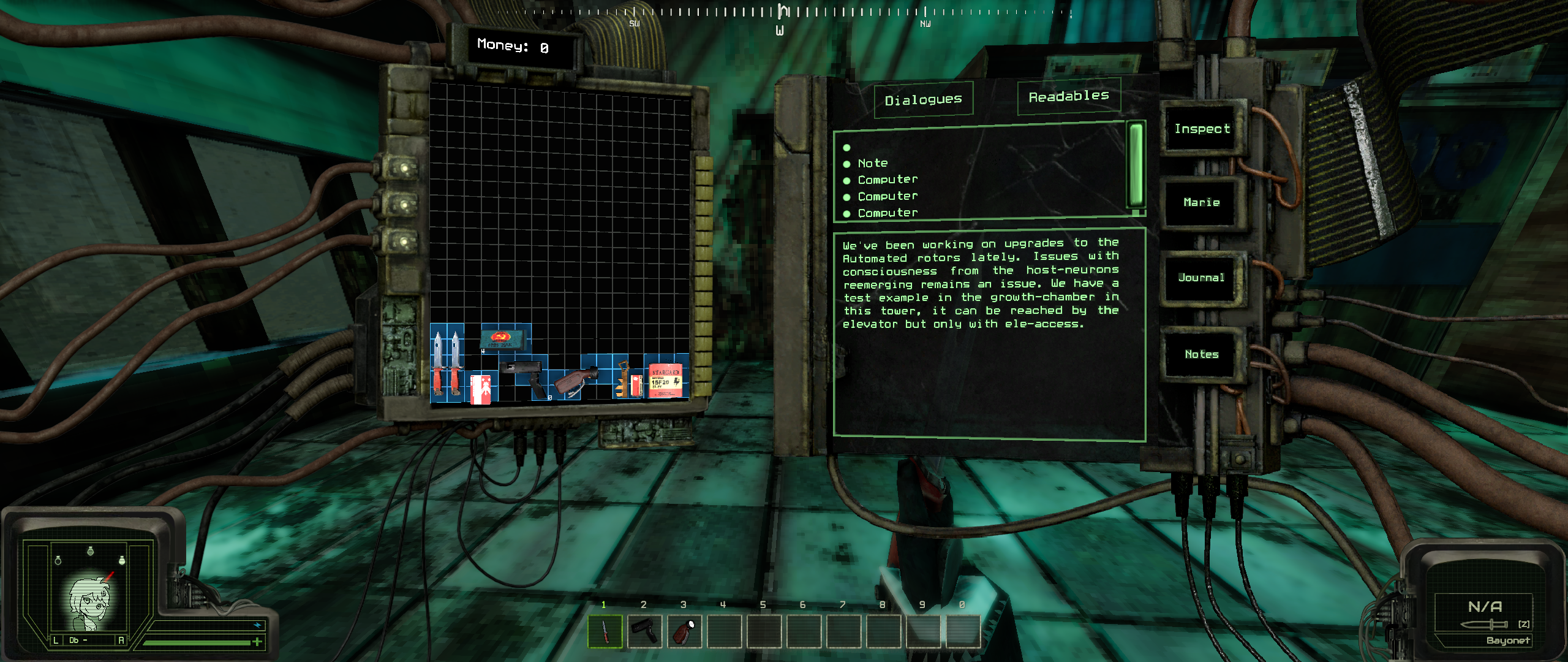Click the readables list scrollbar

(x=1136, y=165)
